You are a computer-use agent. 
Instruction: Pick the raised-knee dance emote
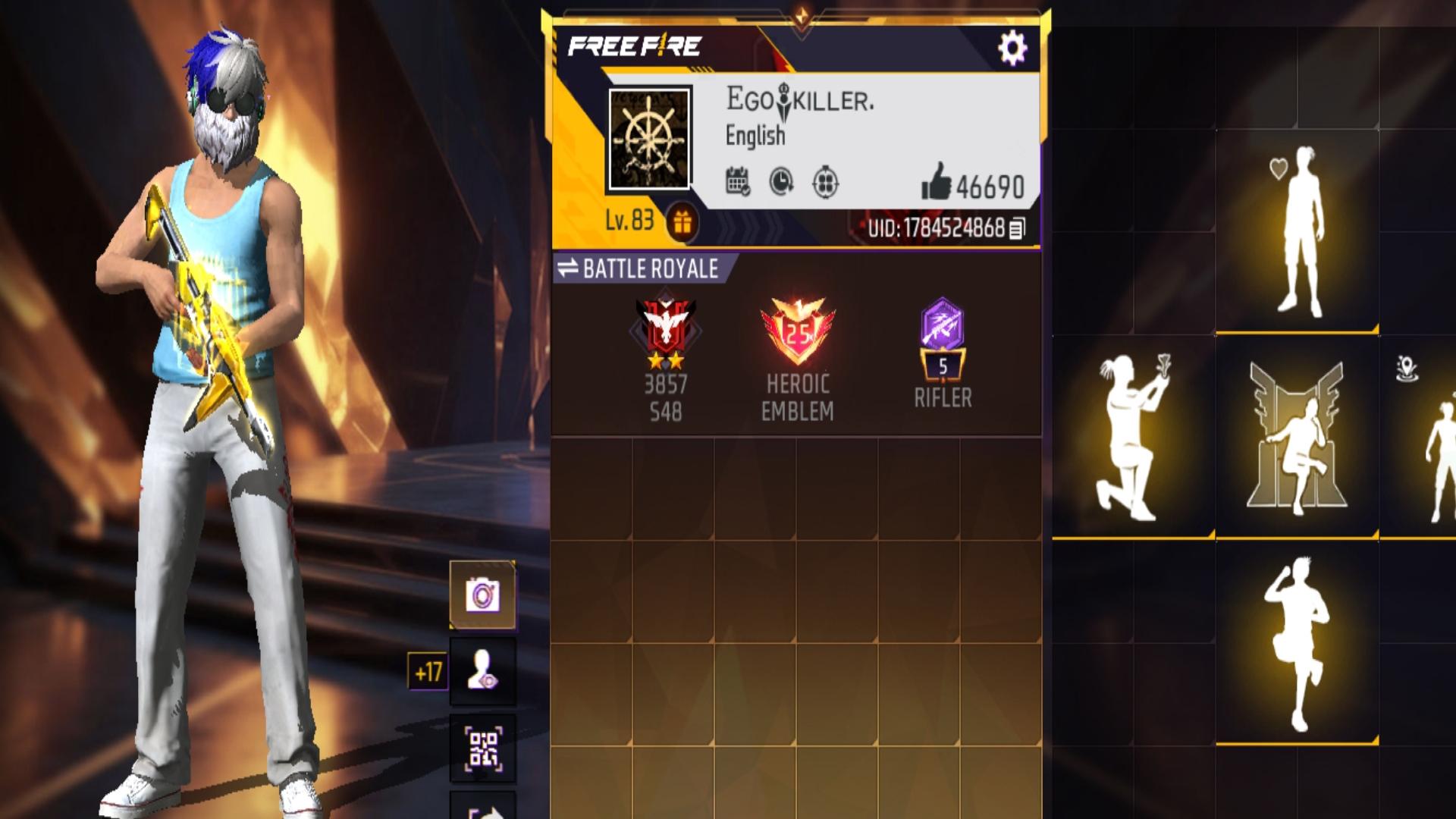point(1298,643)
